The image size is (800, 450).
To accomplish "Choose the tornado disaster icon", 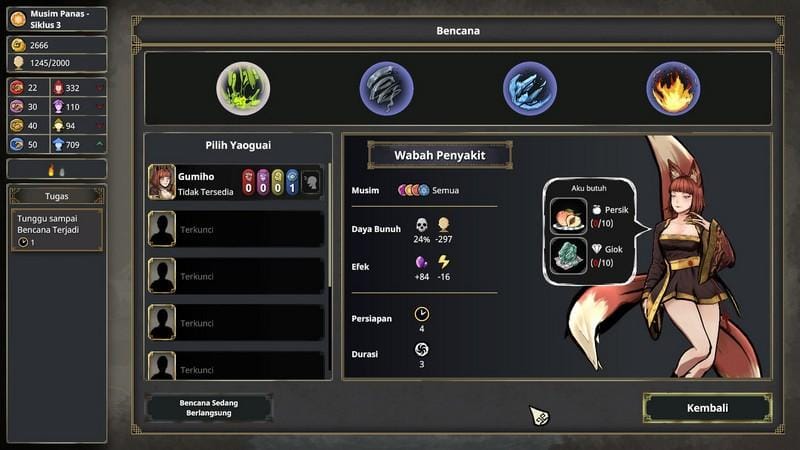I will tap(387, 88).
